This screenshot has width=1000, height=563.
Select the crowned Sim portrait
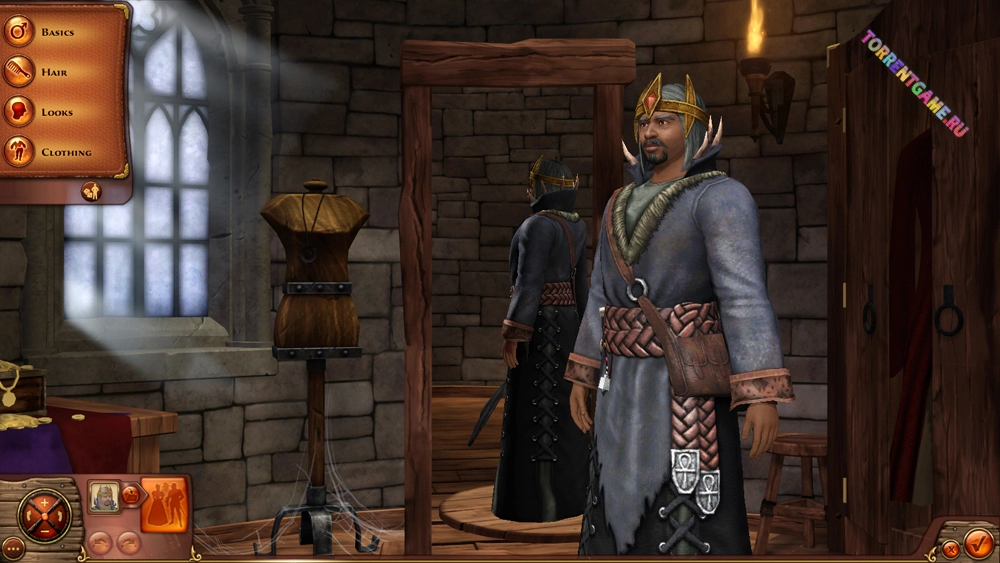click(103, 496)
